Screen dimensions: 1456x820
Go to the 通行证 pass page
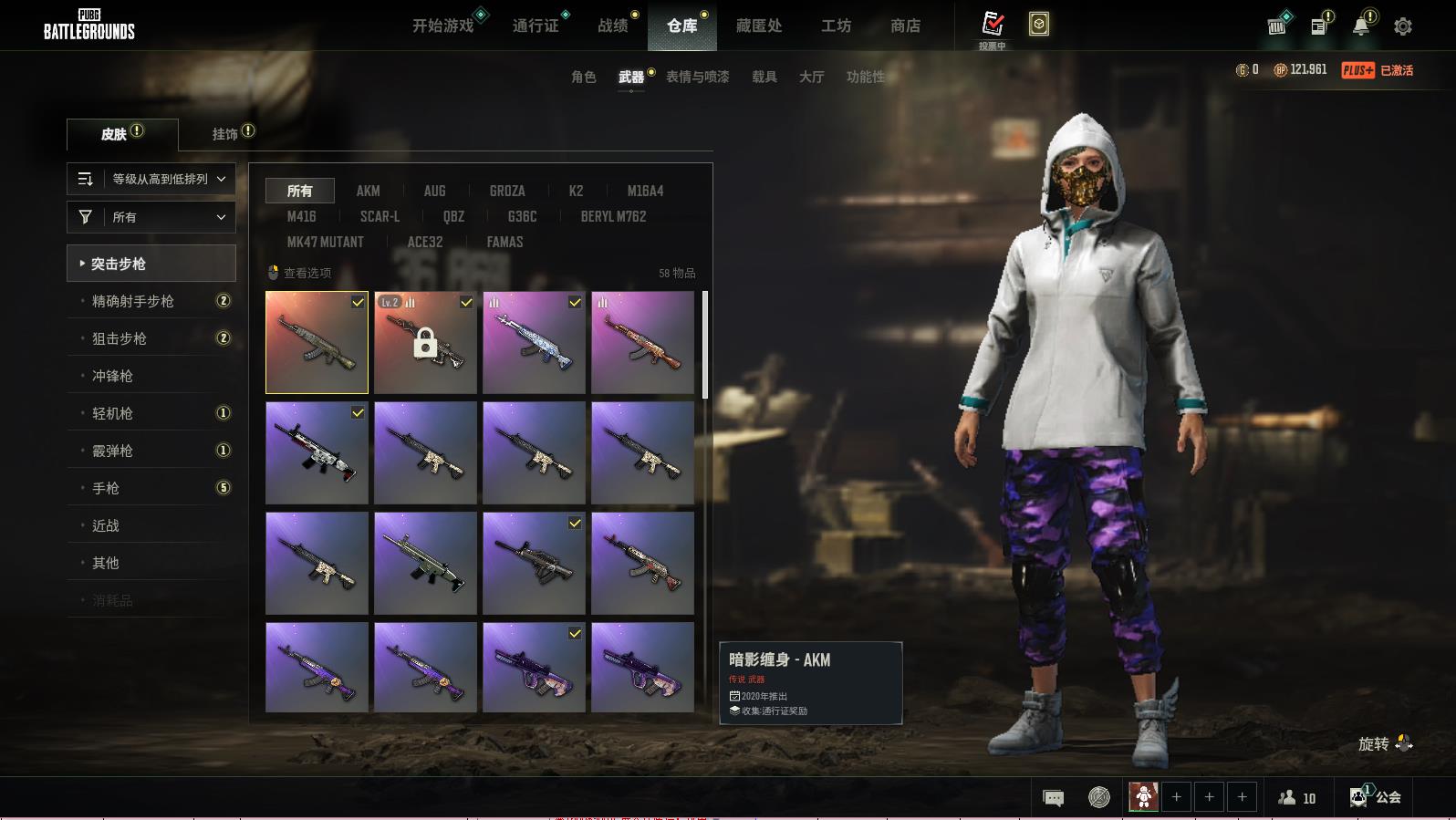(536, 26)
